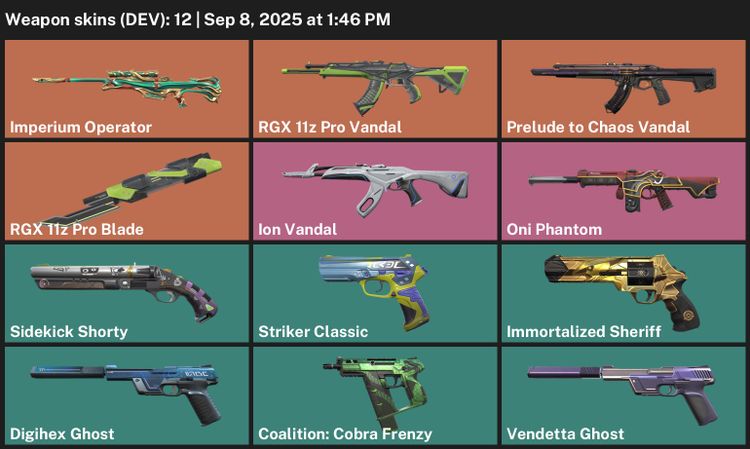Select the Sidekick Shorty tile
750x449 pixels.
(126, 293)
